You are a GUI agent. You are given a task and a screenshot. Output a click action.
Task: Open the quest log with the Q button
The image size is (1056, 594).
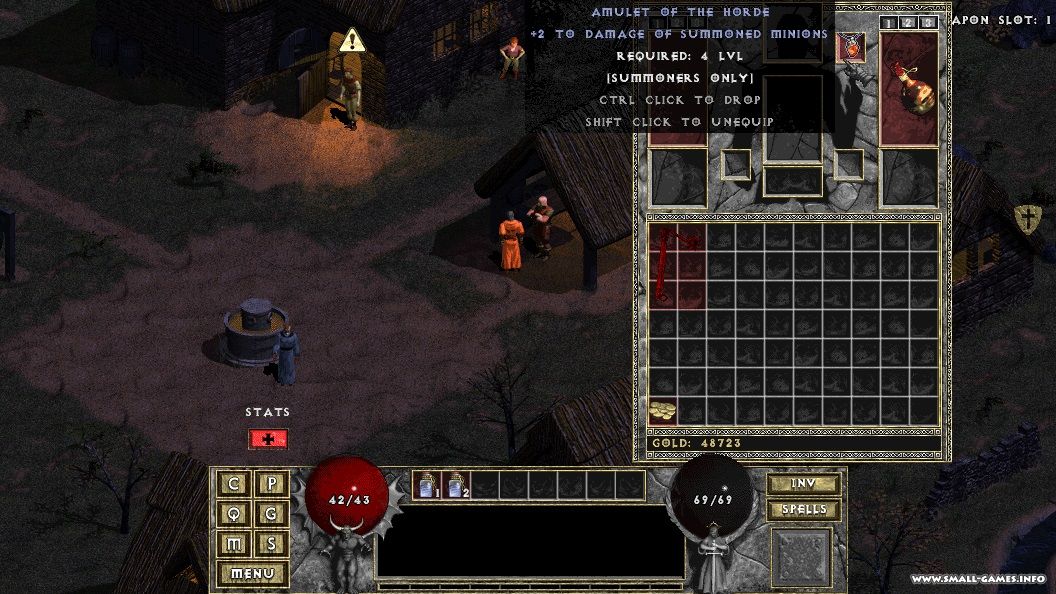234,514
